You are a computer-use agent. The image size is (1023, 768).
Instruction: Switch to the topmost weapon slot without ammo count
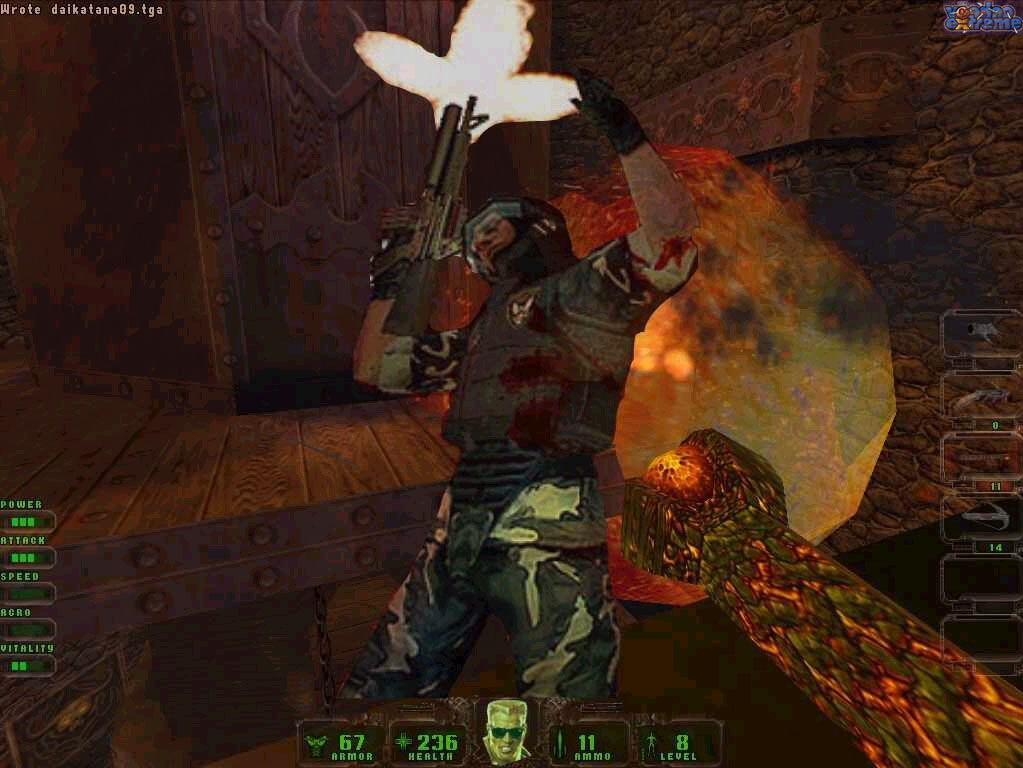pos(980,335)
